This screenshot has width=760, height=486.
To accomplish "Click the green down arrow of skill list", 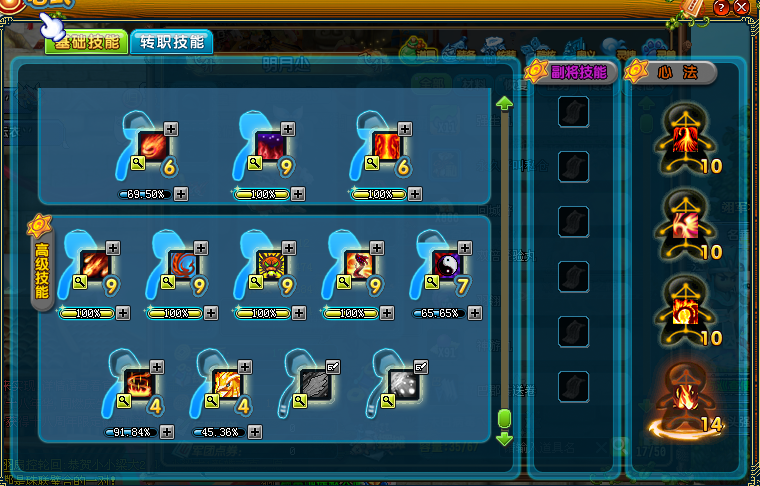I will [x=504, y=438].
